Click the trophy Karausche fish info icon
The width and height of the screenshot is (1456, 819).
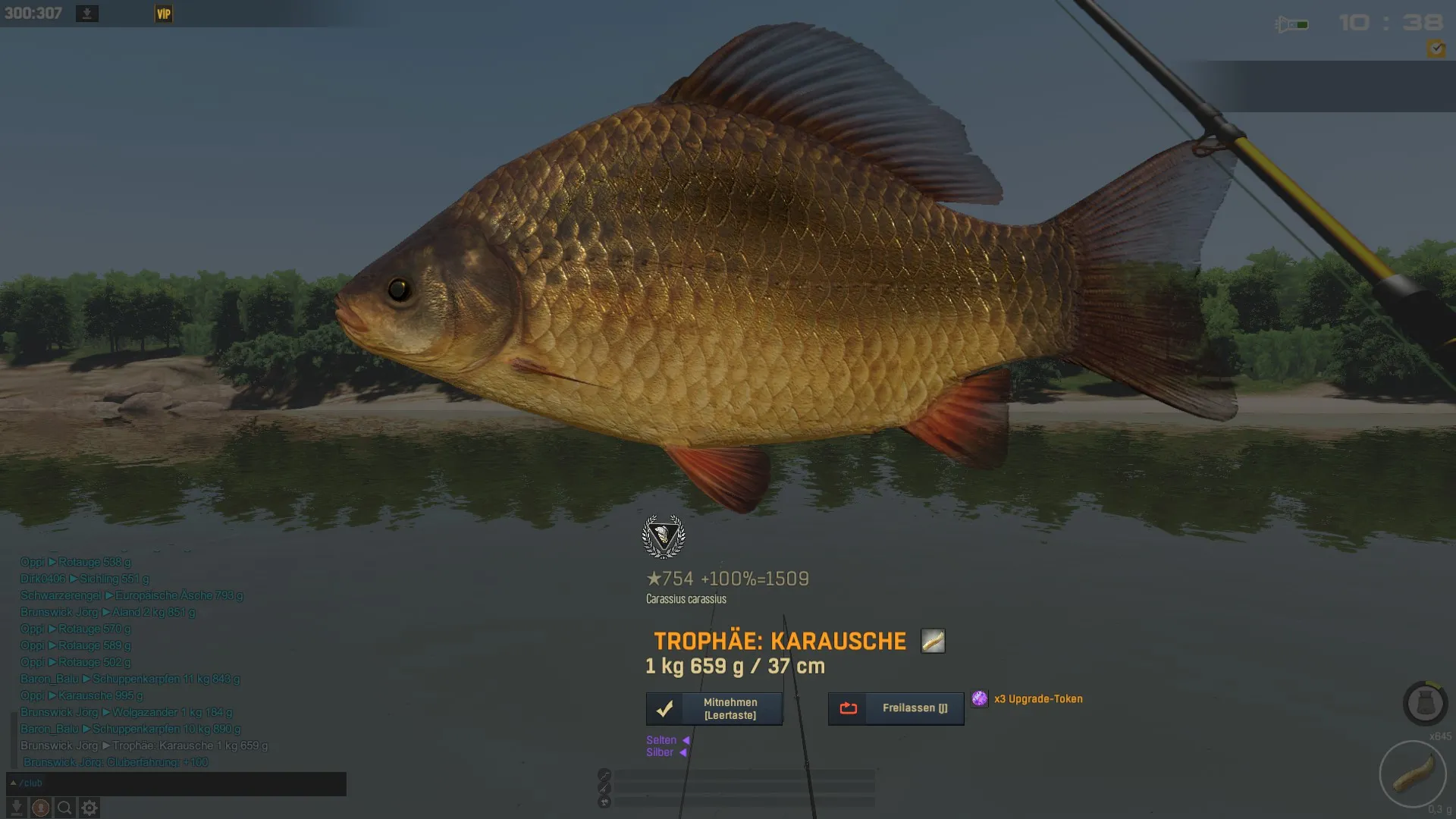click(933, 642)
